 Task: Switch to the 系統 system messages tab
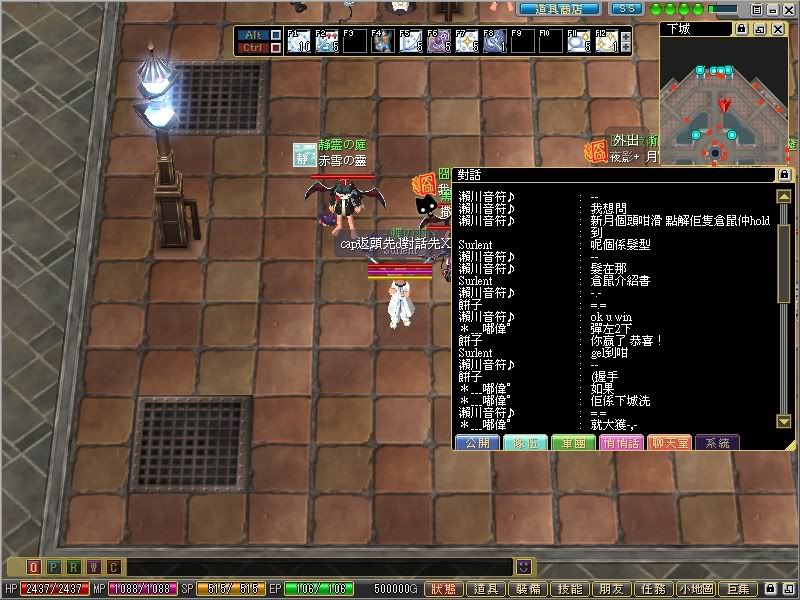tap(716, 442)
